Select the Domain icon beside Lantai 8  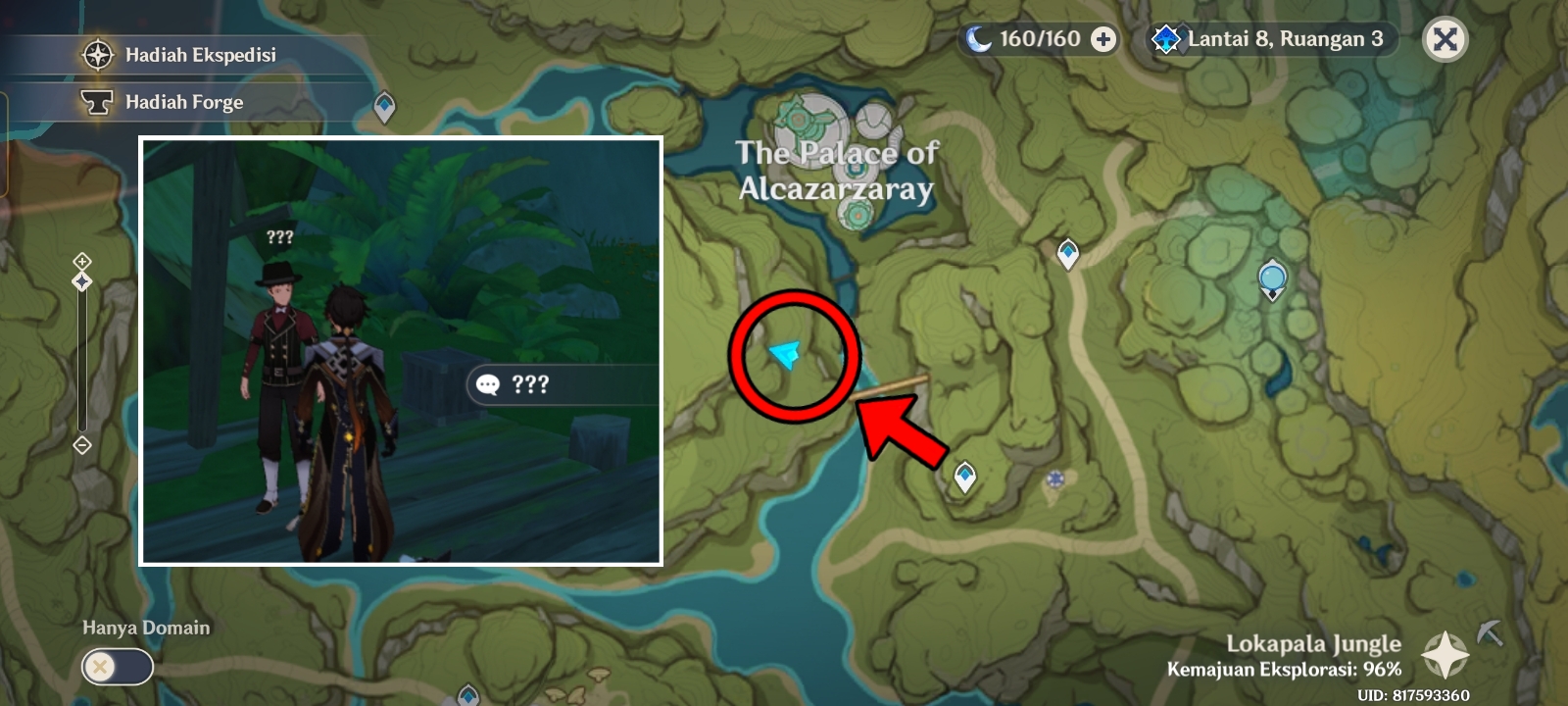(1165, 39)
